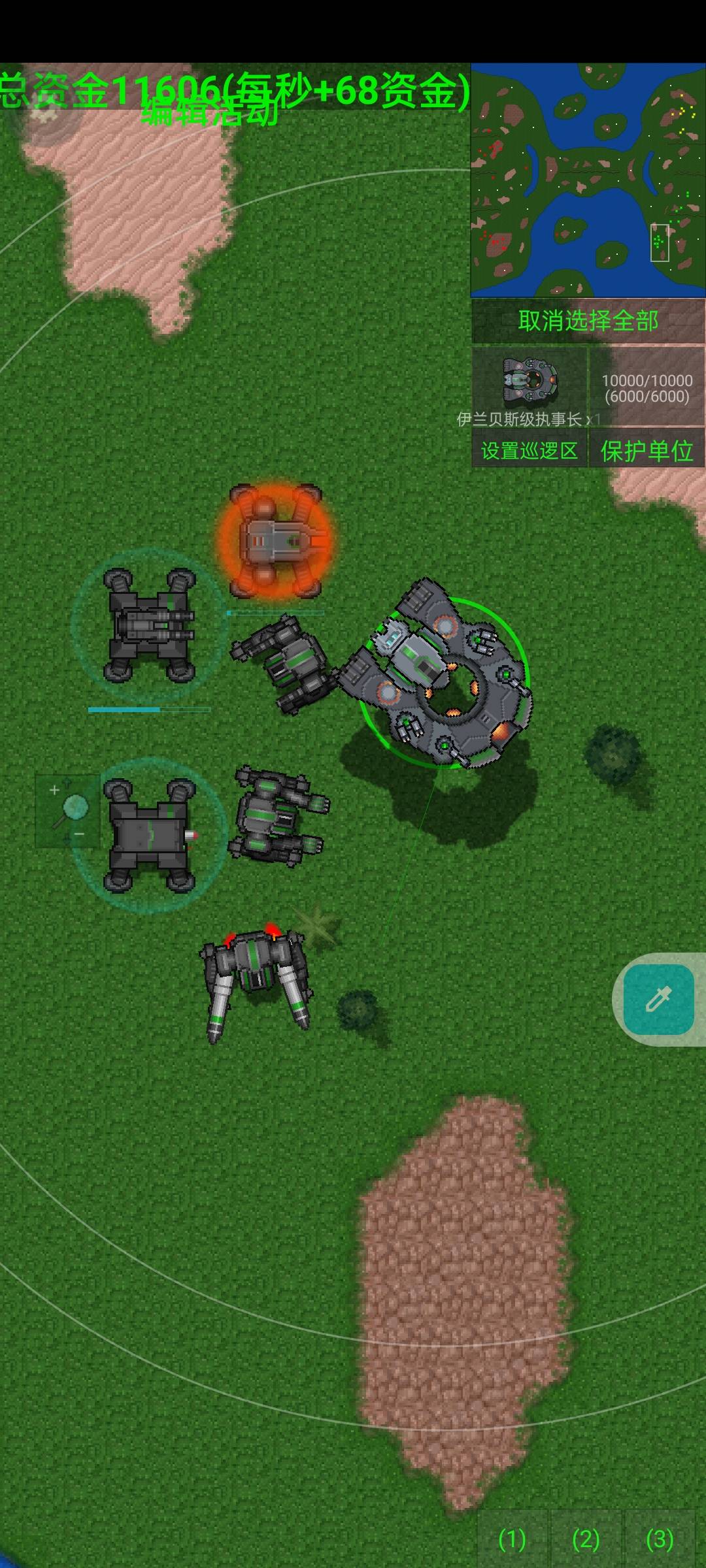Click the magnifier zoom control

(67, 811)
